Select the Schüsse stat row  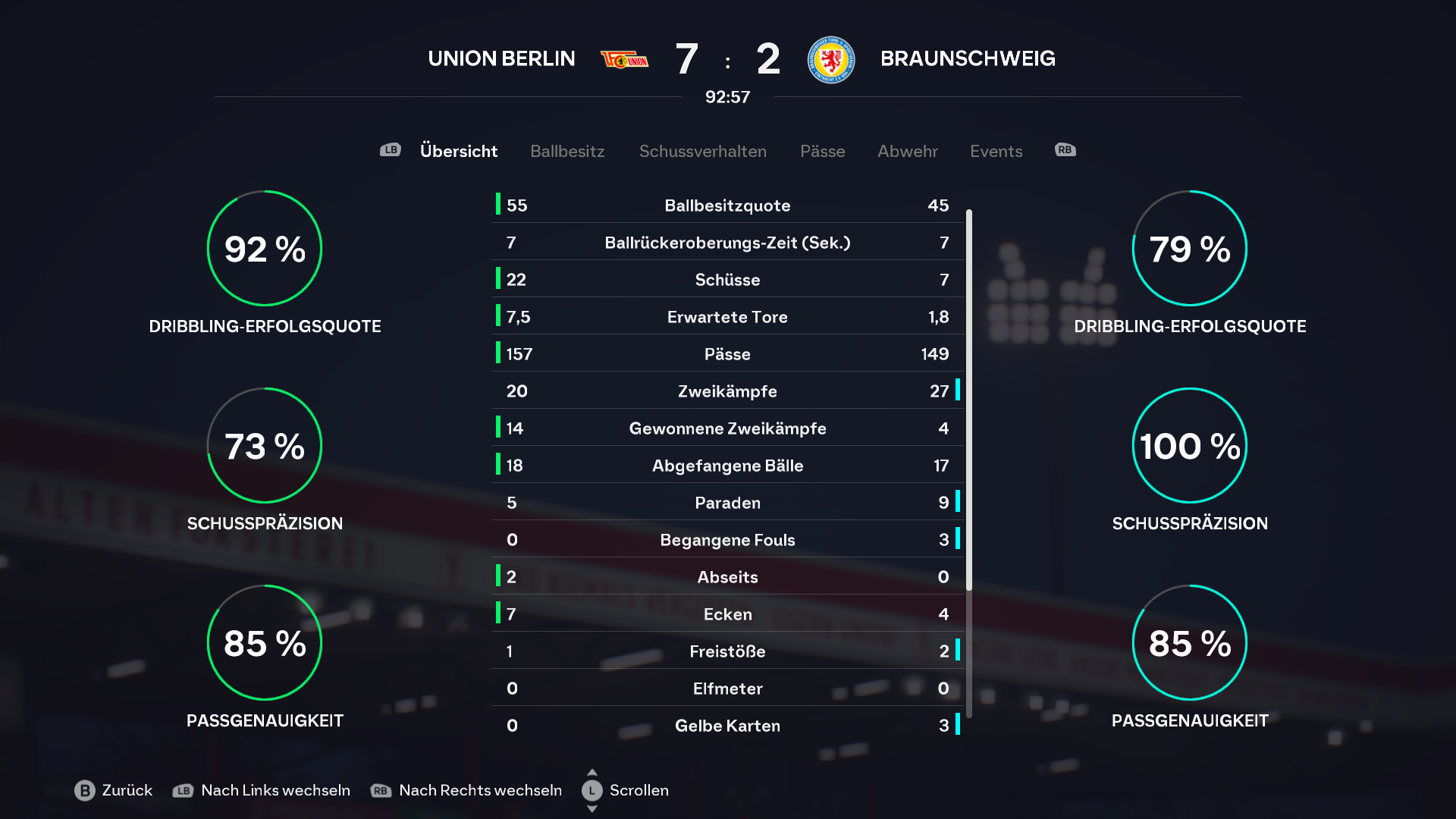click(727, 280)
